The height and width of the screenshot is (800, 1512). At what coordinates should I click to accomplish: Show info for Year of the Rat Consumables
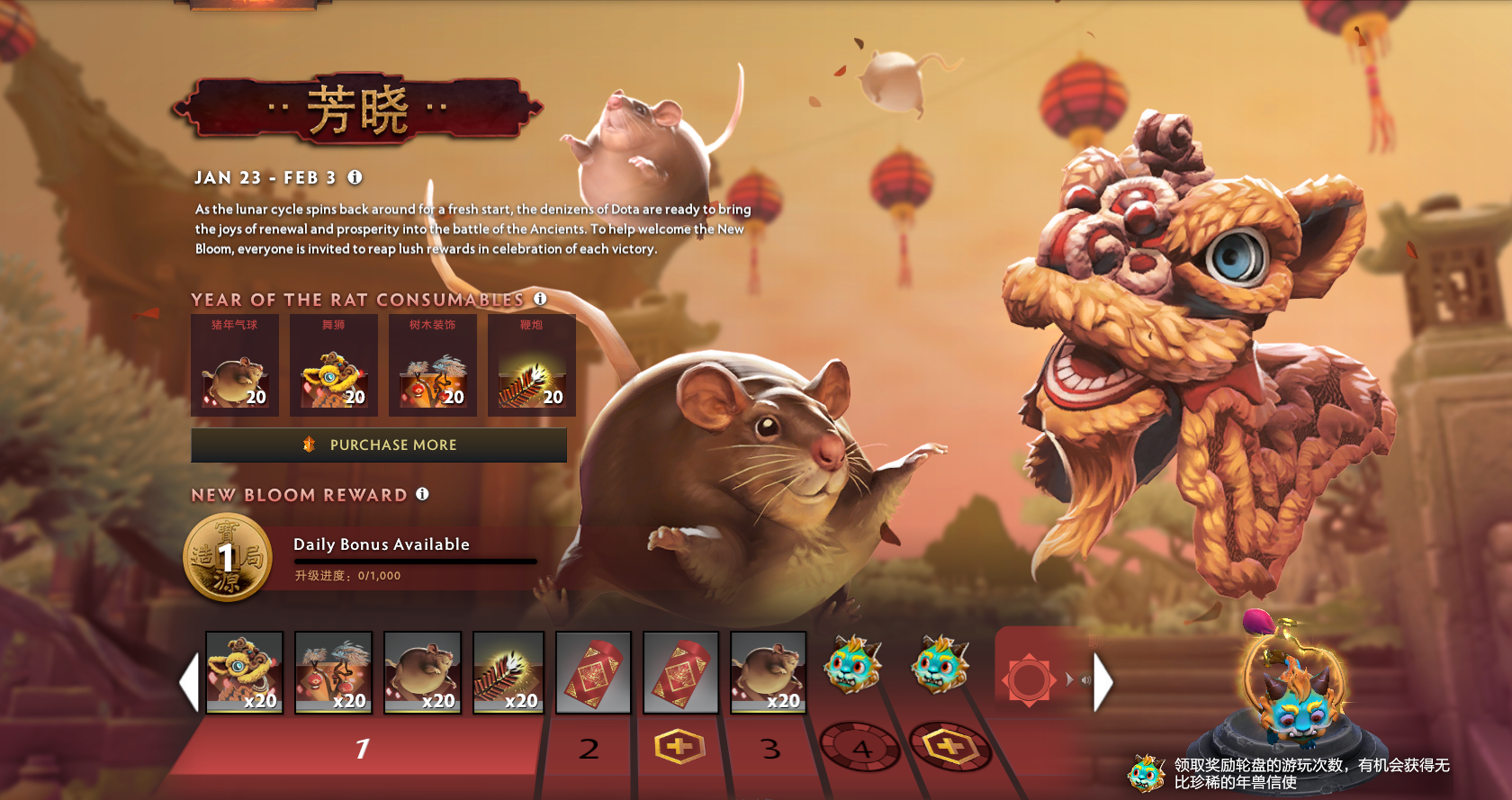click(540, 299)
